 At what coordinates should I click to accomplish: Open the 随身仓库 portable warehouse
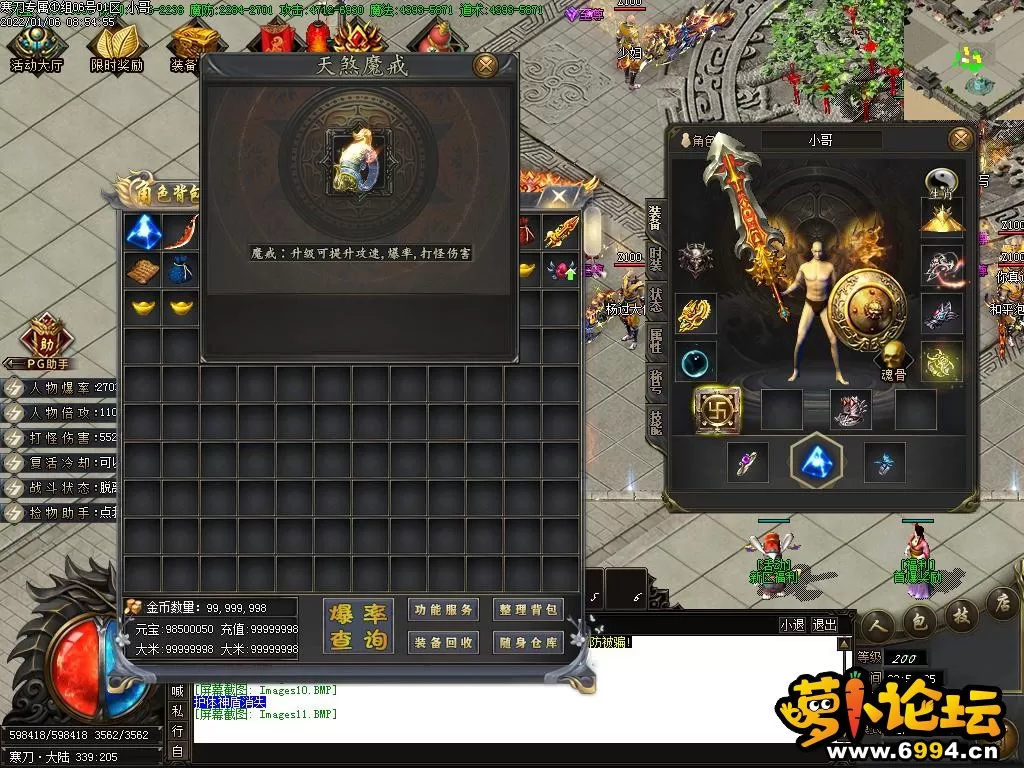(528, 642)
